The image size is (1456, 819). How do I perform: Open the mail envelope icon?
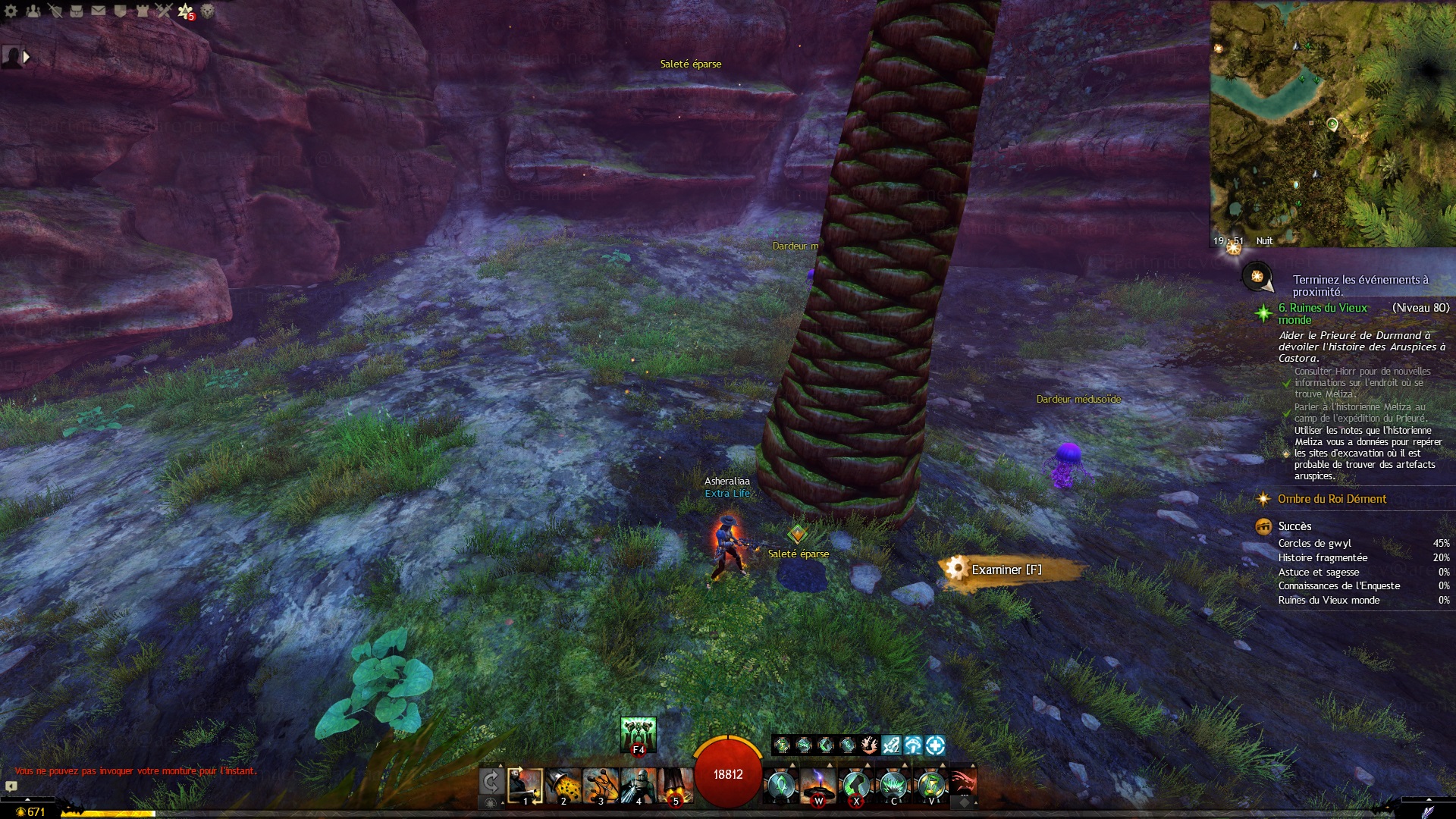tap(99, 11)
